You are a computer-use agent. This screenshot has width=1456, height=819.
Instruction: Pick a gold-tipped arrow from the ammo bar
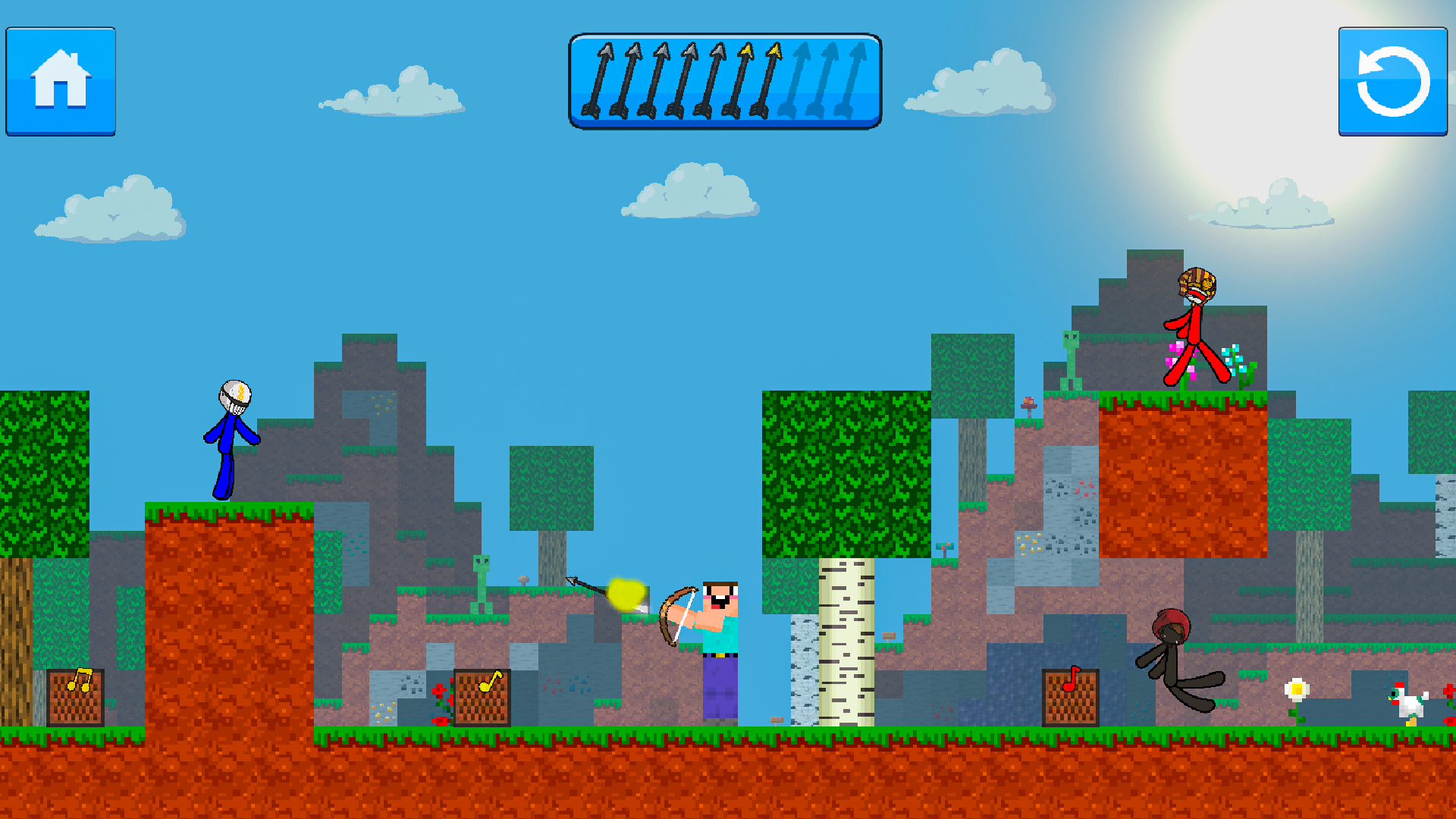pos(747,80)
